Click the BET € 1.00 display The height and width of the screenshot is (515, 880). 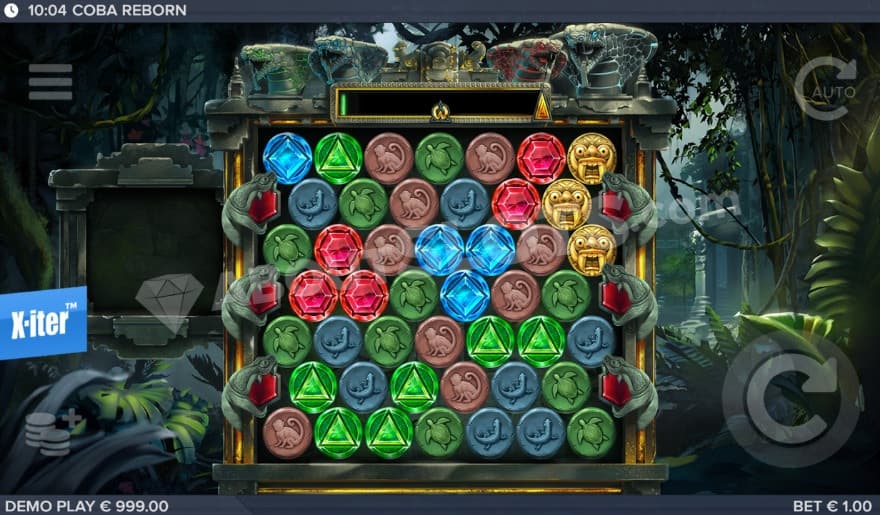[x=833, y=506]
